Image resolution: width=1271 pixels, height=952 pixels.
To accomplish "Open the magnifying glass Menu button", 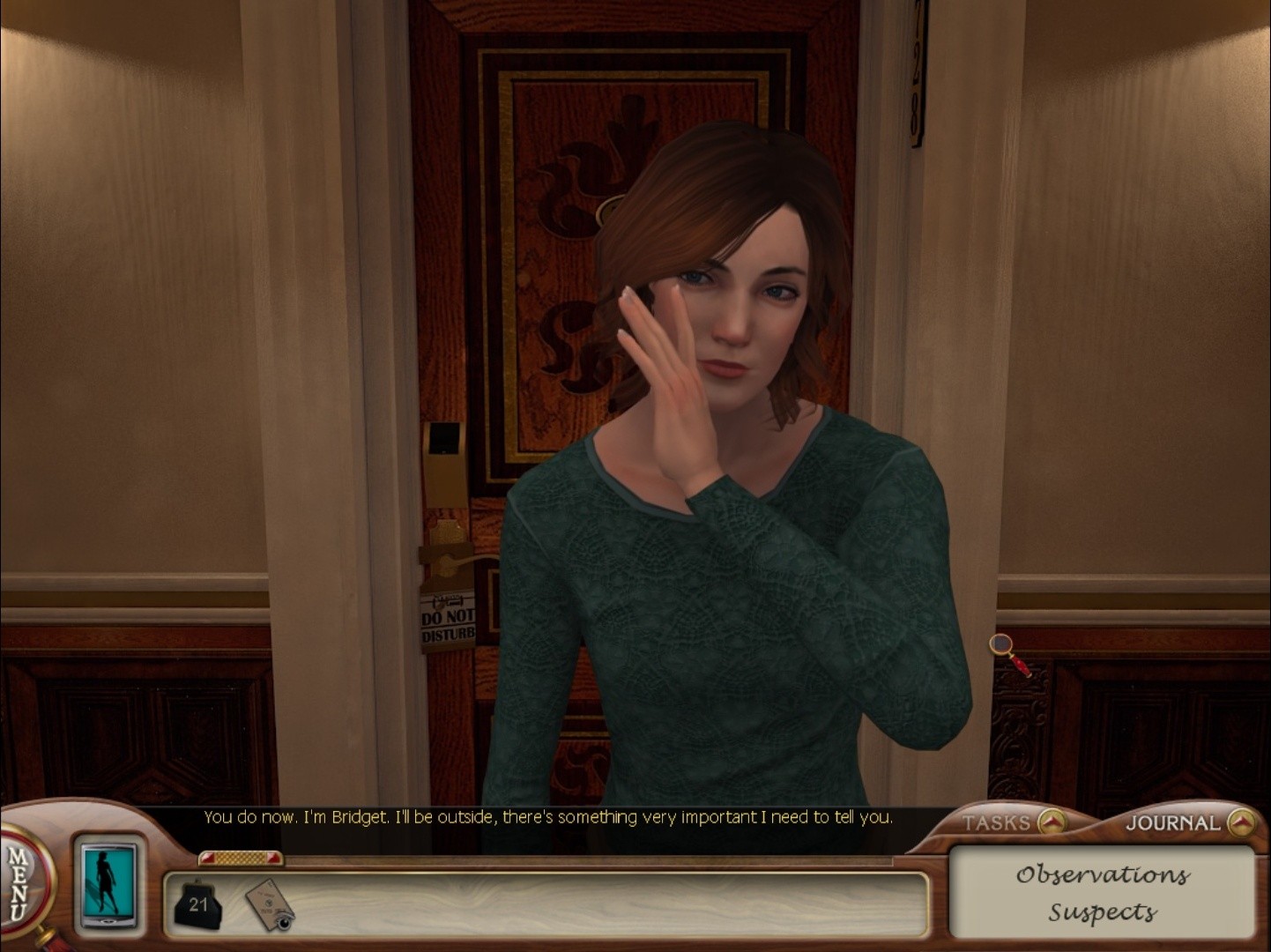I will pos(19,883).
